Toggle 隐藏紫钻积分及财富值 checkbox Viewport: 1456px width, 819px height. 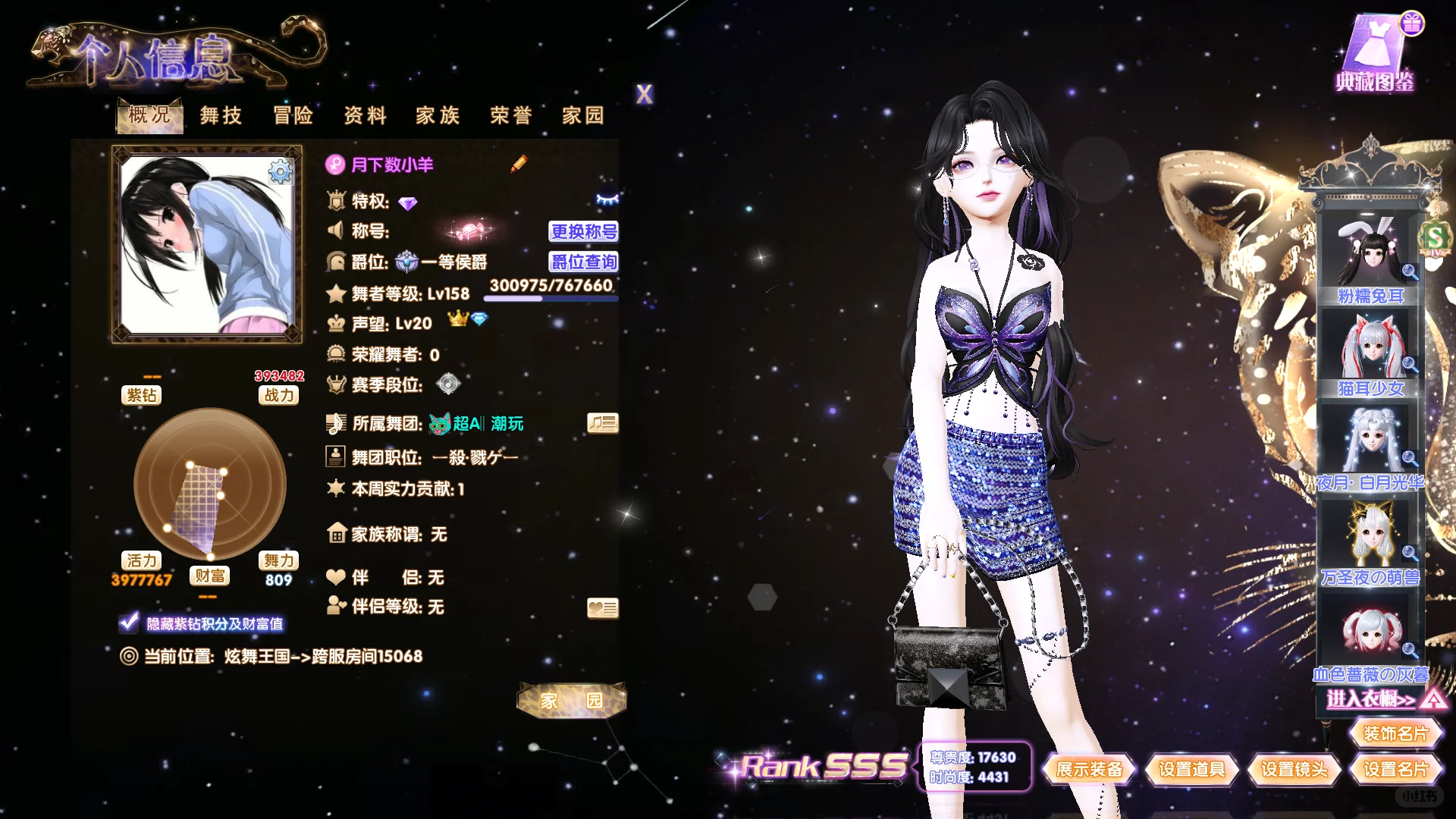pyautogui.click(x=129, y=623)
